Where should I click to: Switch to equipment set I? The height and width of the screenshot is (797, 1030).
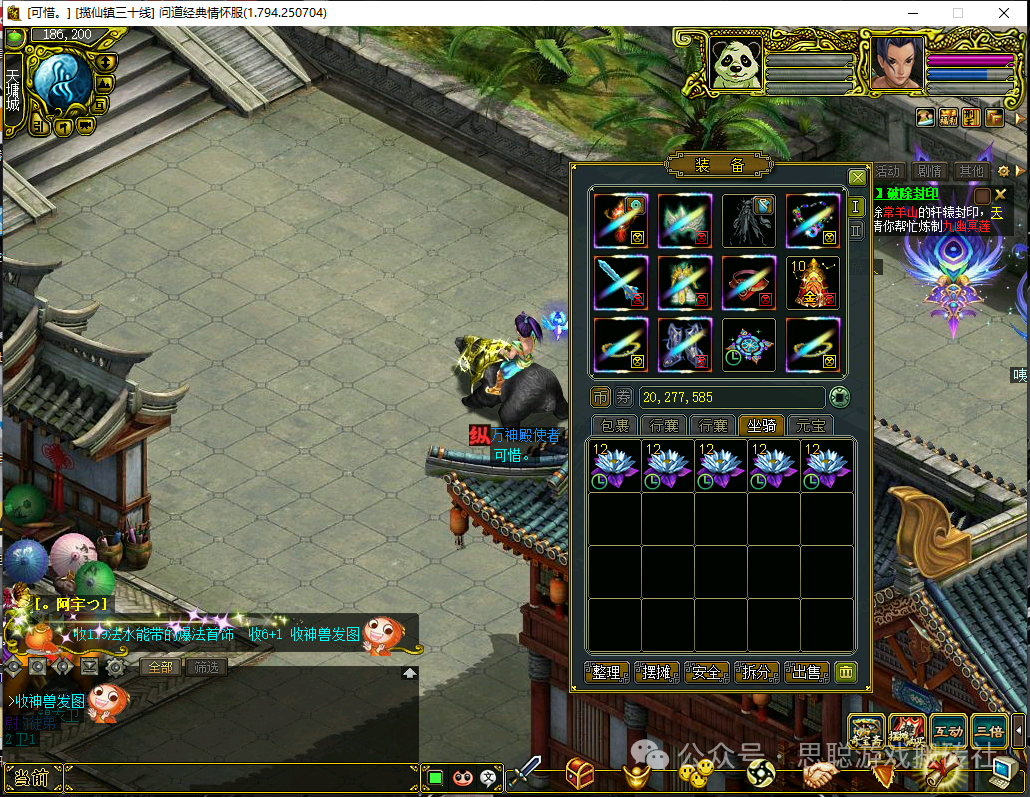pyautogui.click(x=856, y=207)
